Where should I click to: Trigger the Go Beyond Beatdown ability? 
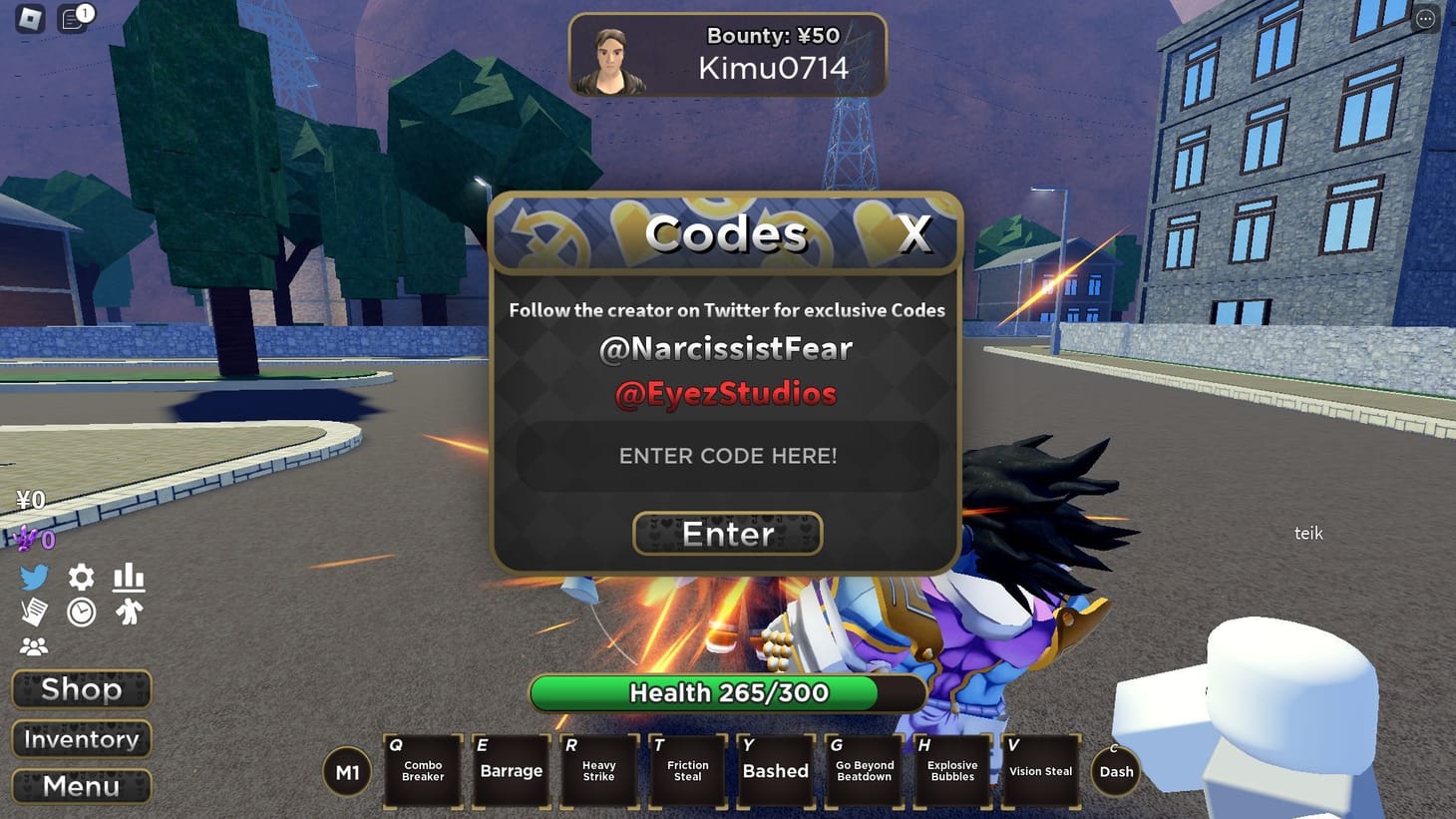click(x=864, y=770)
